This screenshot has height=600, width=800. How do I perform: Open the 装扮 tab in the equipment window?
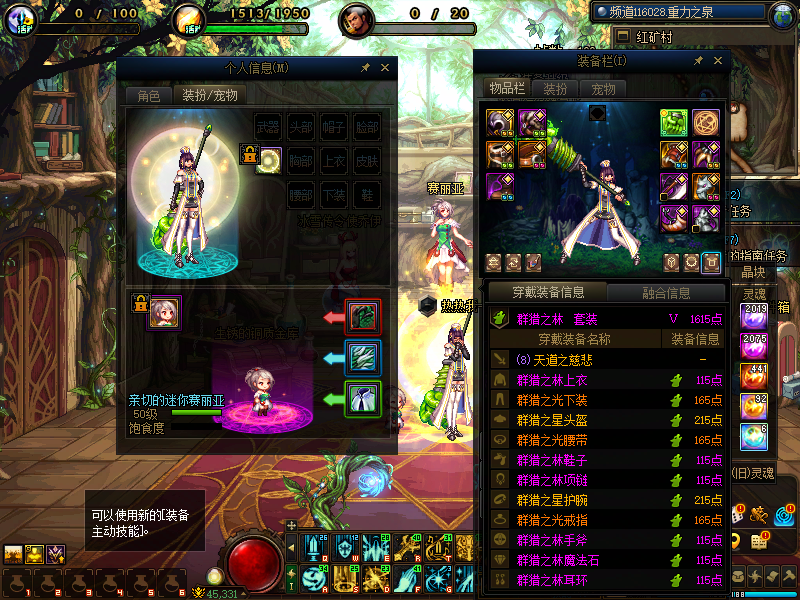(x=555, y=89)
